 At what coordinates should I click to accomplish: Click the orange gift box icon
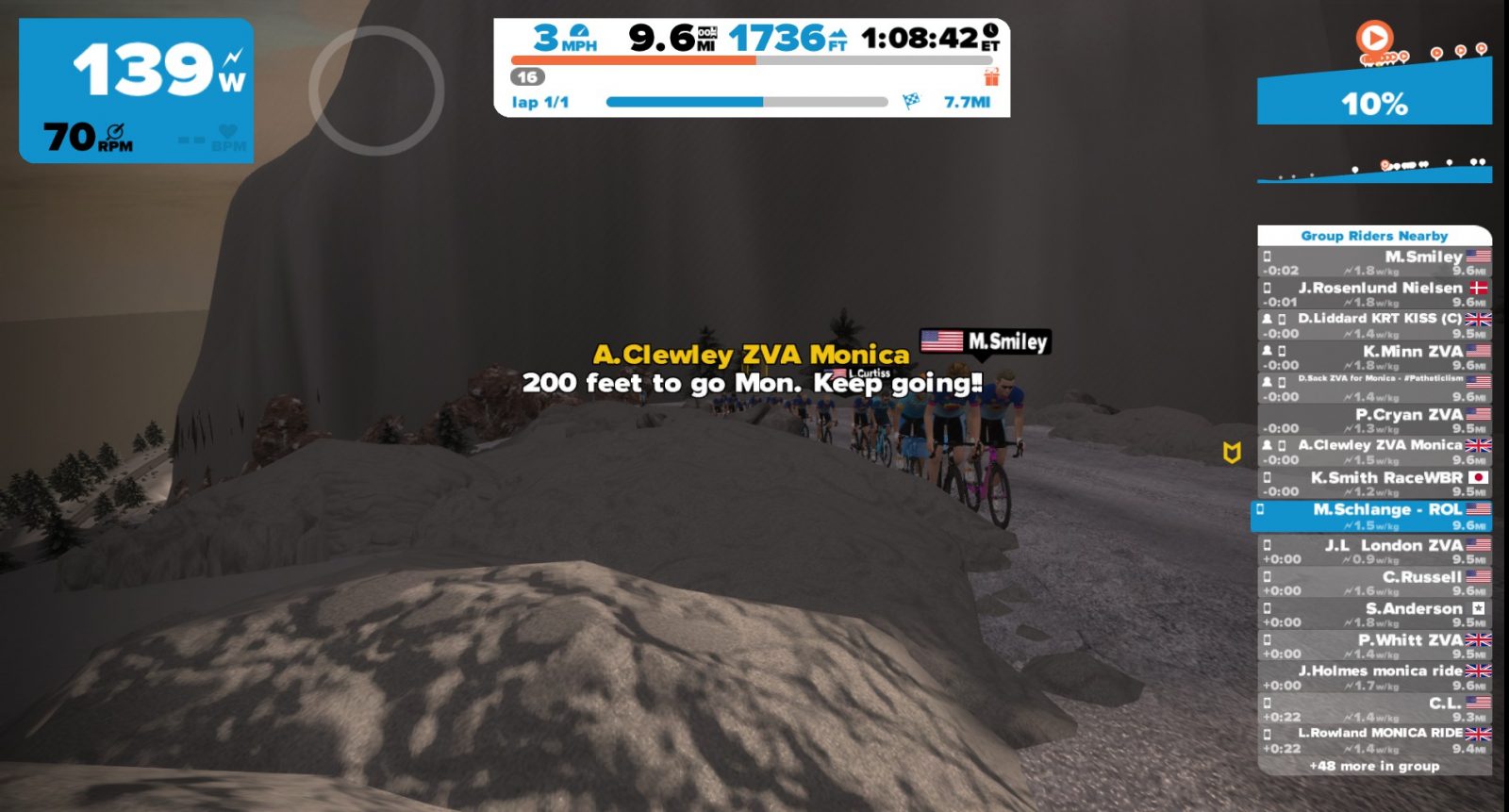click(991, 76)
